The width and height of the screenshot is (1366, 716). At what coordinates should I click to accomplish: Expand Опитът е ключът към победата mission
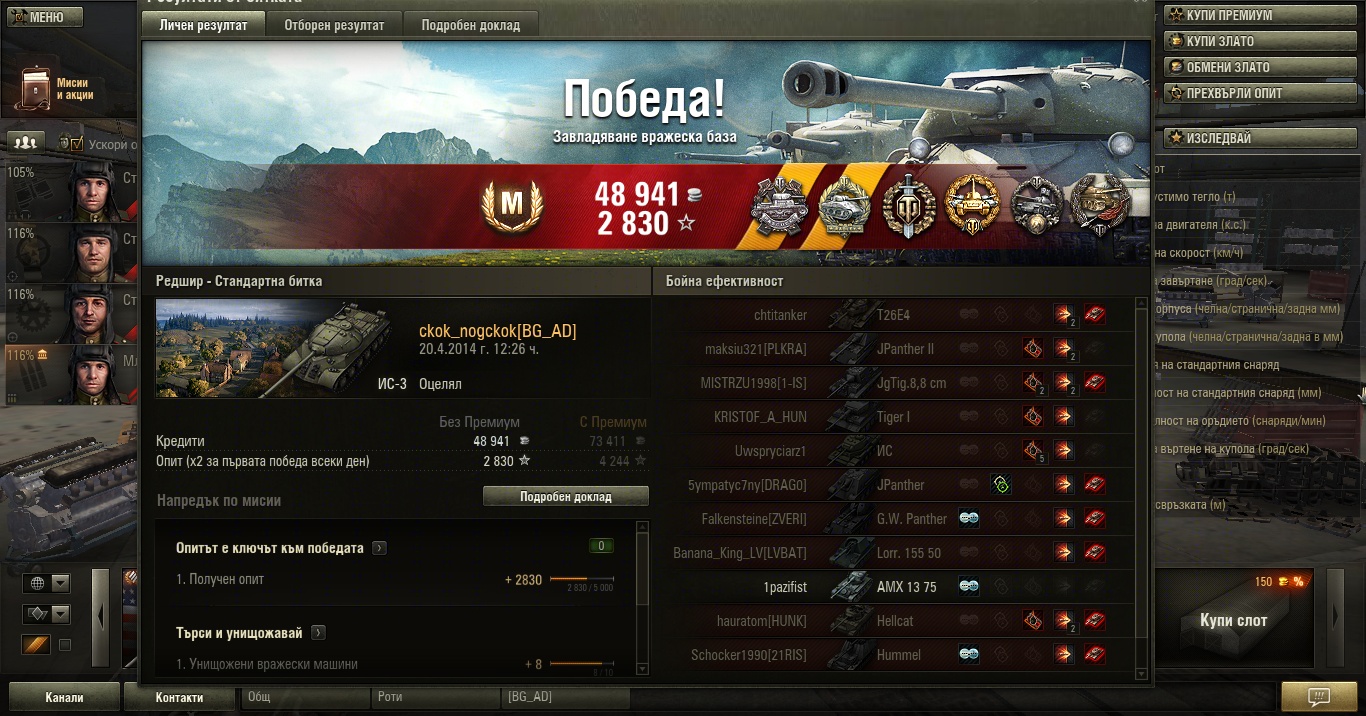pos(379,548)
